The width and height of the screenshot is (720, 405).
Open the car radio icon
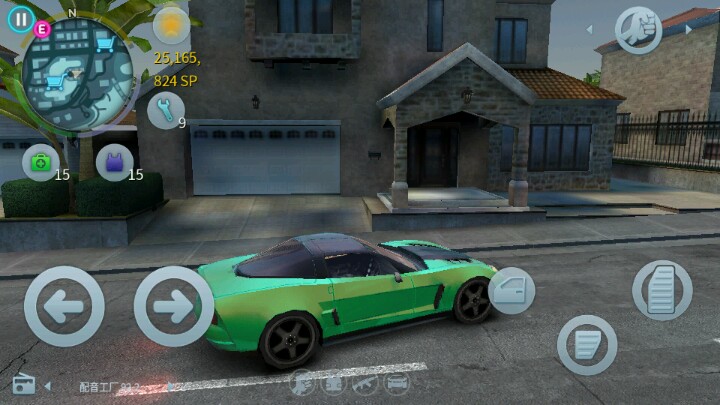24,385
